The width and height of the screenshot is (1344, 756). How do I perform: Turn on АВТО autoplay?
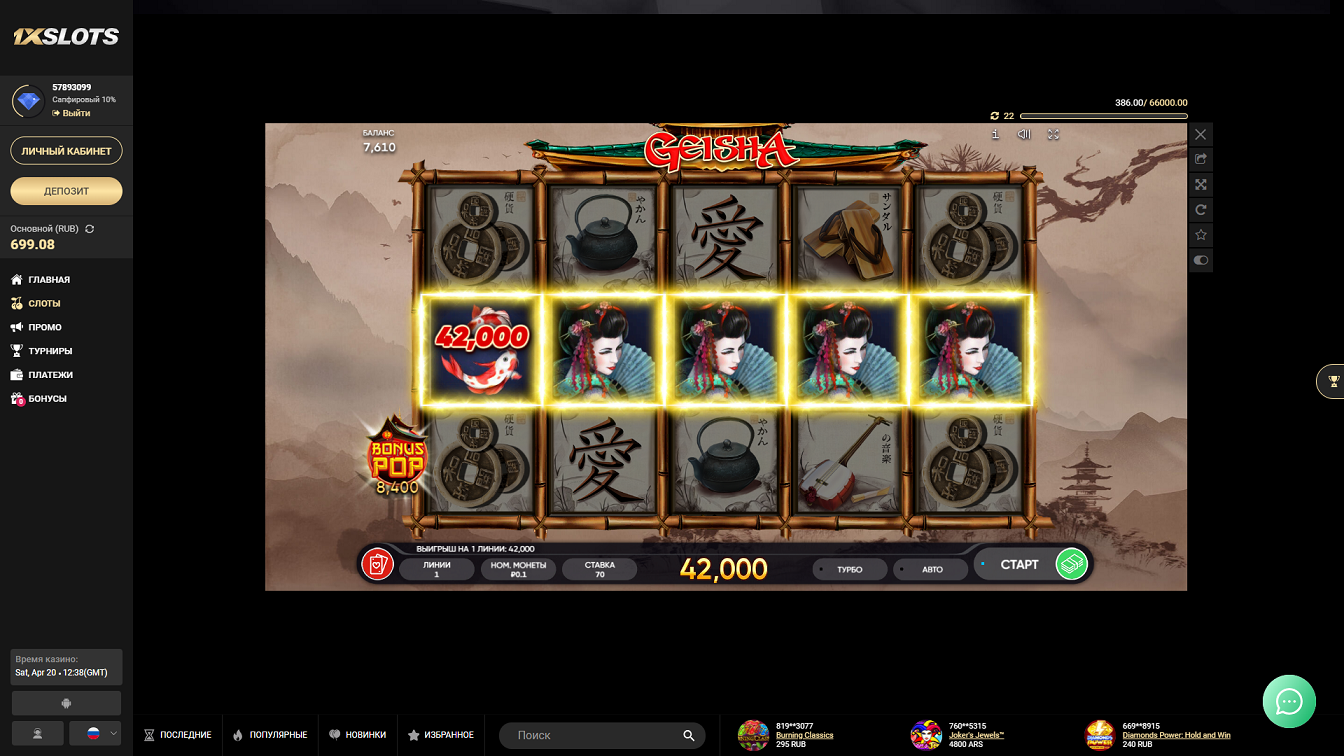point(931,569)
